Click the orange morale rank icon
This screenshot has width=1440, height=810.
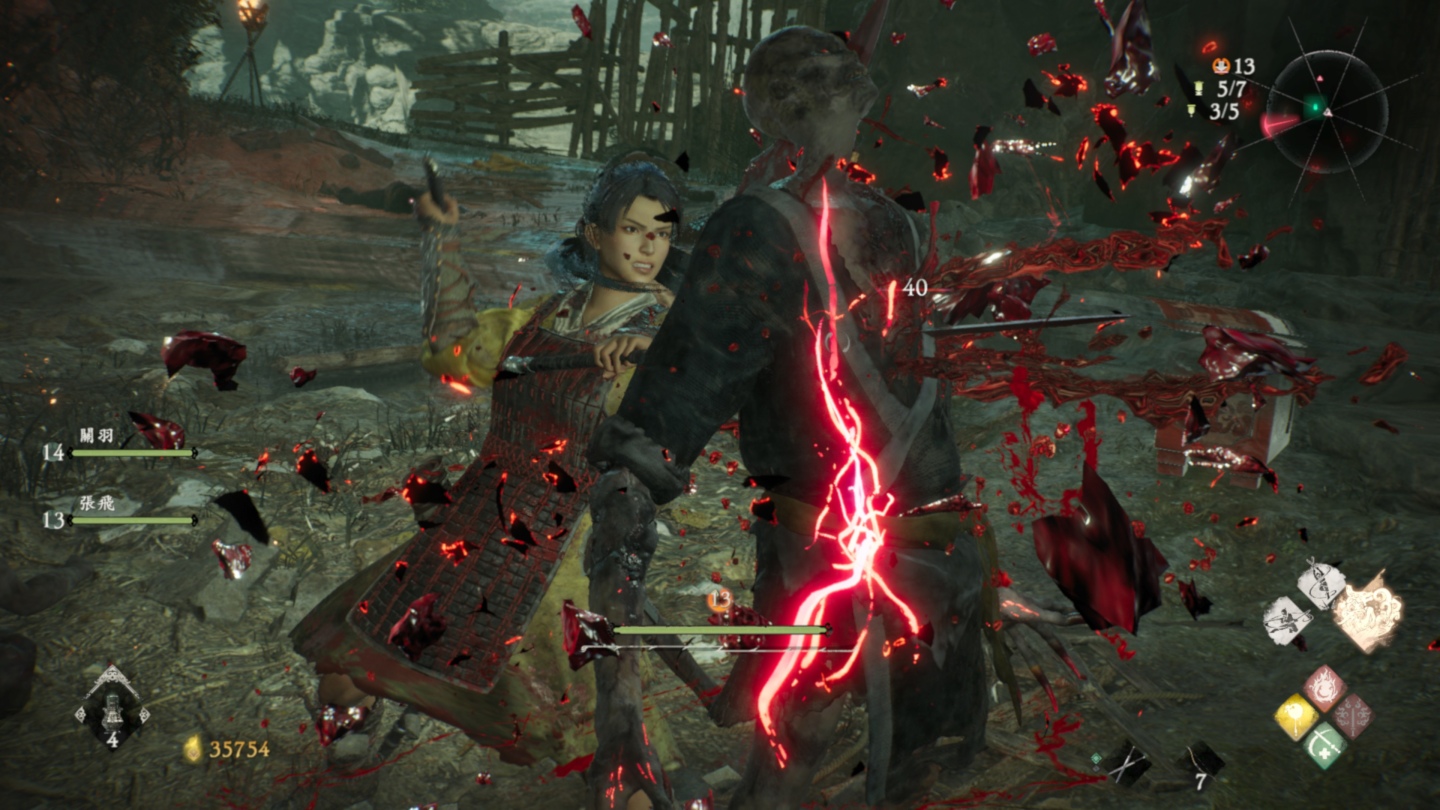click(1221, 66)
